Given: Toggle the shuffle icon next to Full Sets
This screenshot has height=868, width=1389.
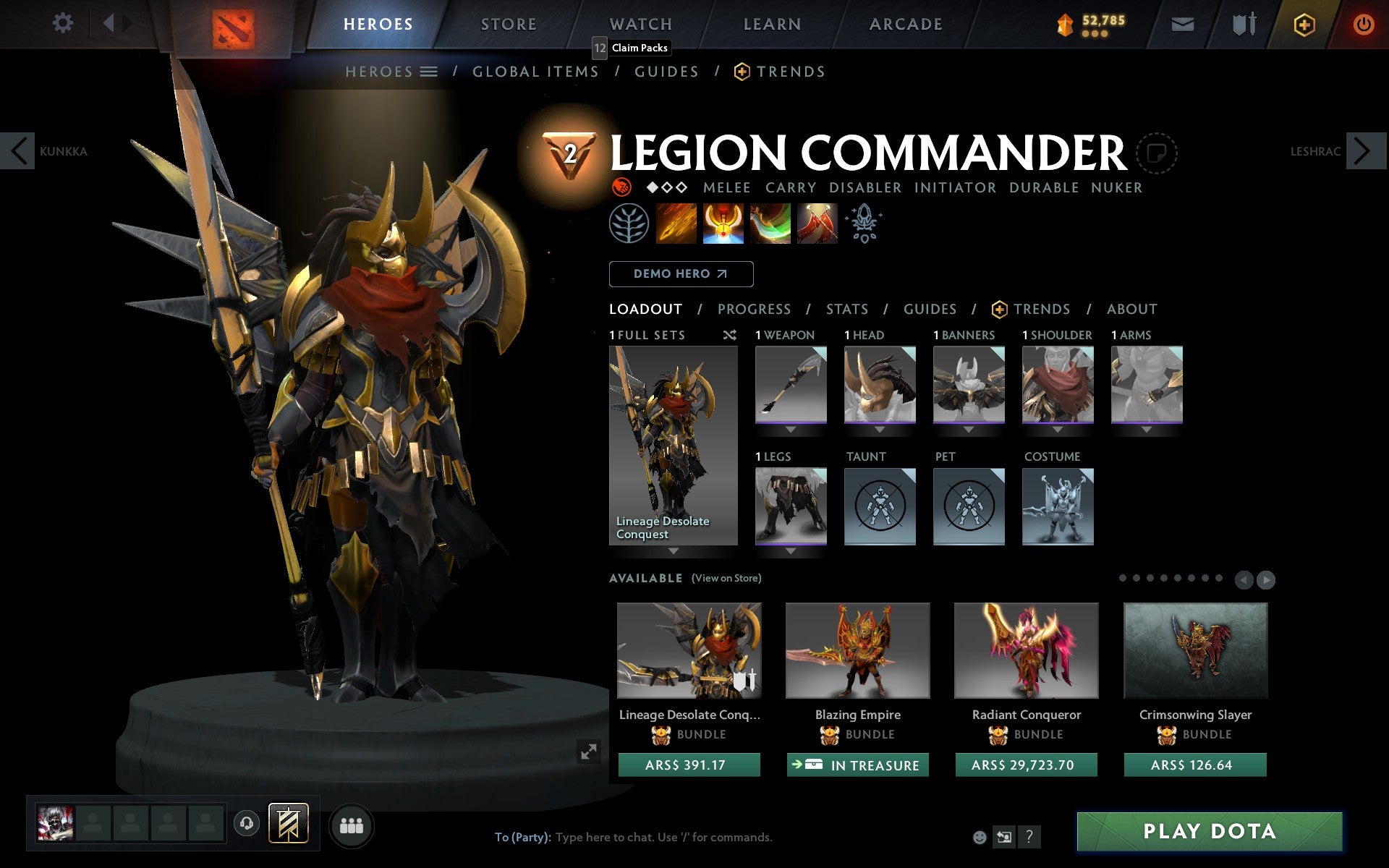Looking at the screenshot, I should tap(729, 335).
